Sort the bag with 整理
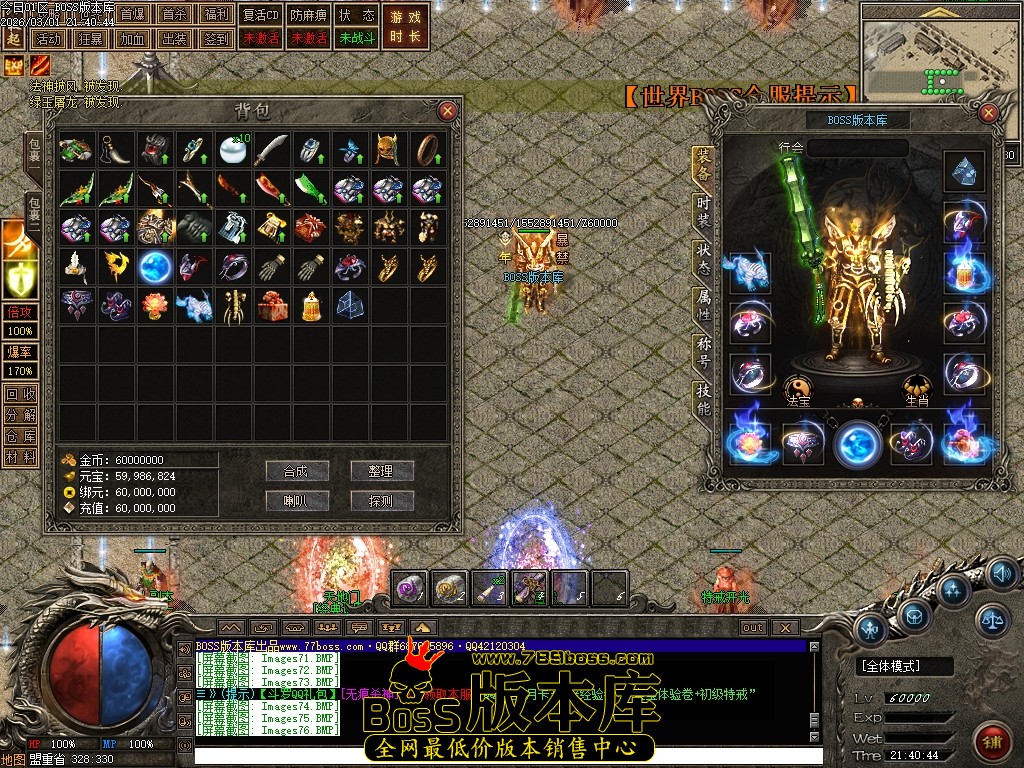The width and height of the screenshot is (1024, 768). [382, 471]
